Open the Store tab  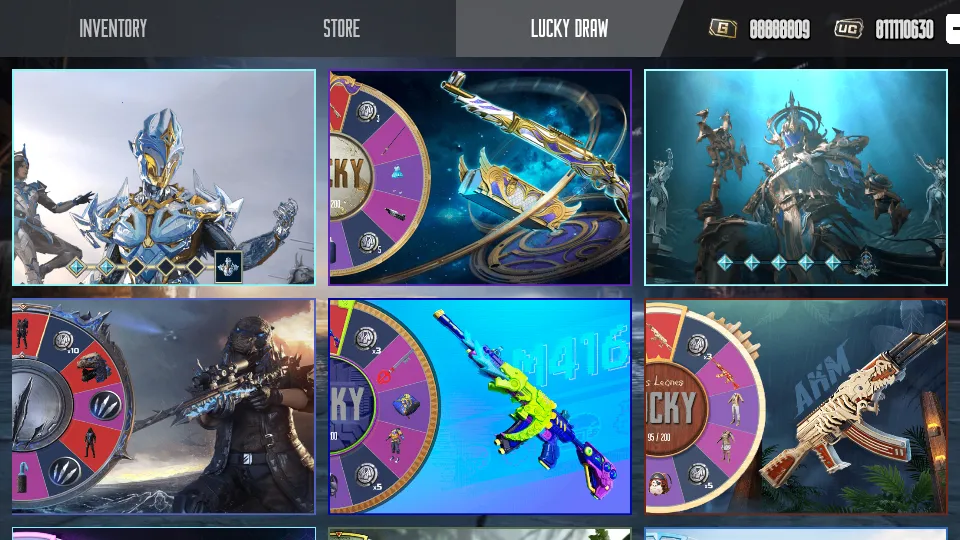(341, 29)
